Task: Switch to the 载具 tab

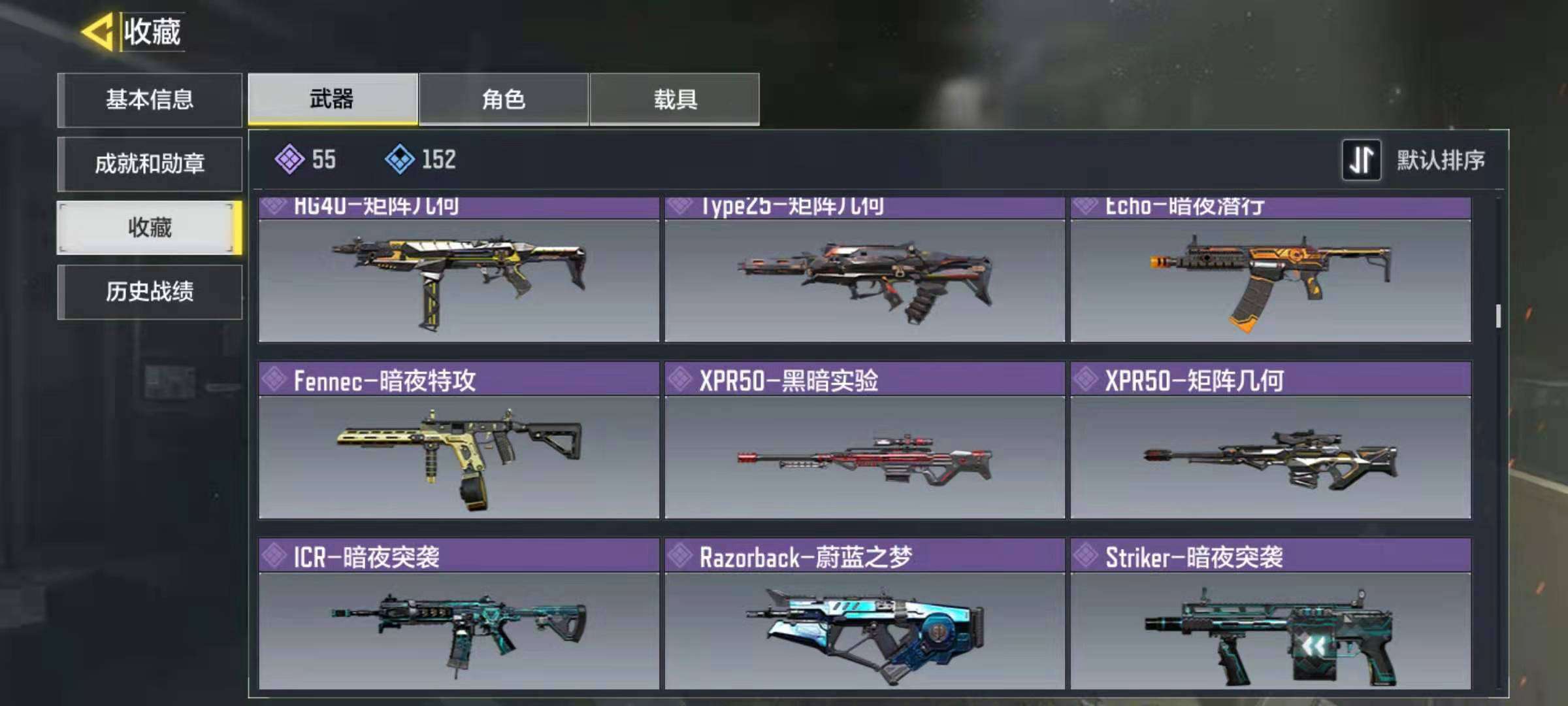Action: pos(676,99)
